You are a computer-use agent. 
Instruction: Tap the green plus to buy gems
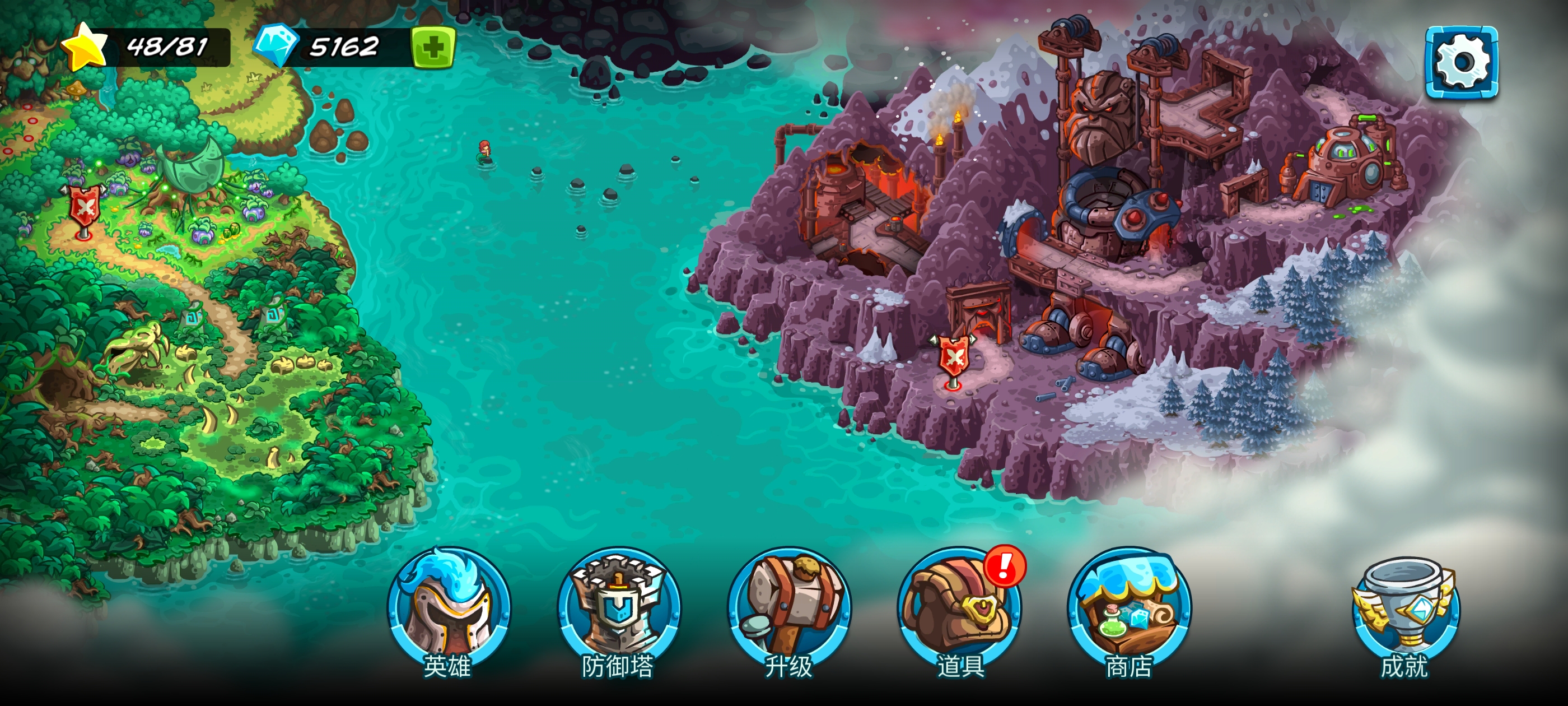pos(433,47)
